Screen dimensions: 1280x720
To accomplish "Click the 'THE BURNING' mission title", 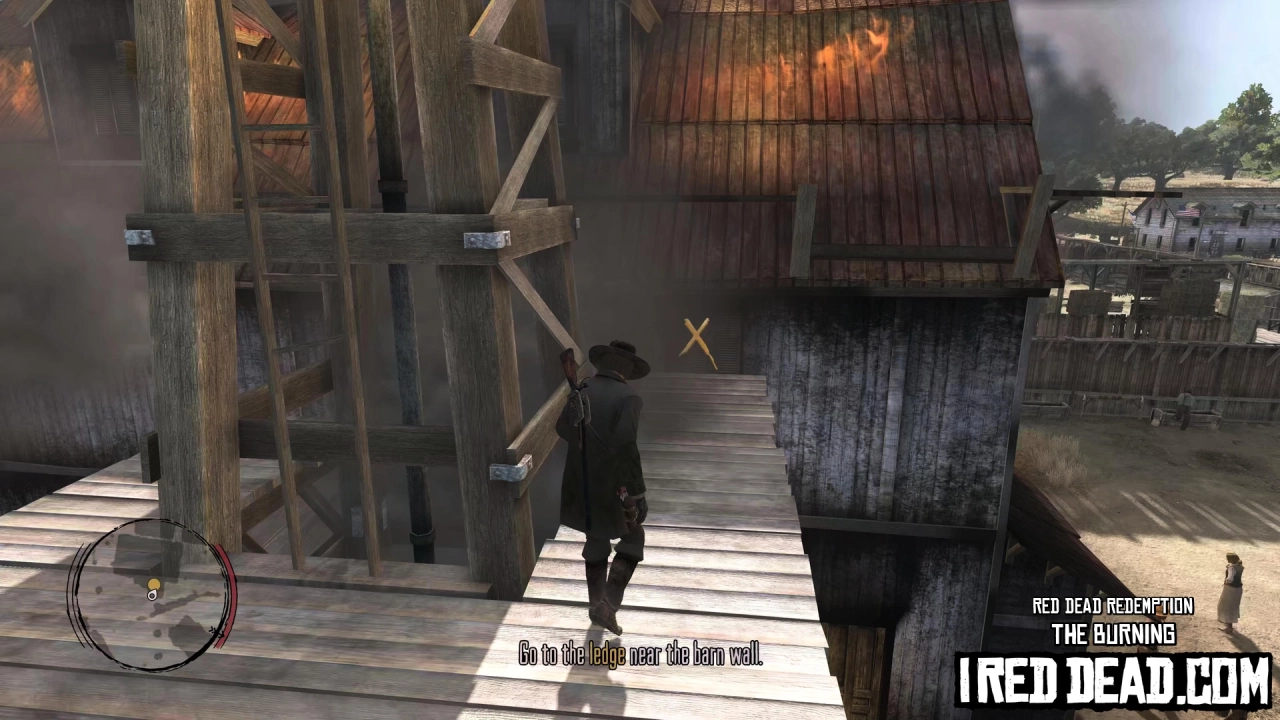I will click(x=1113, y=633).
